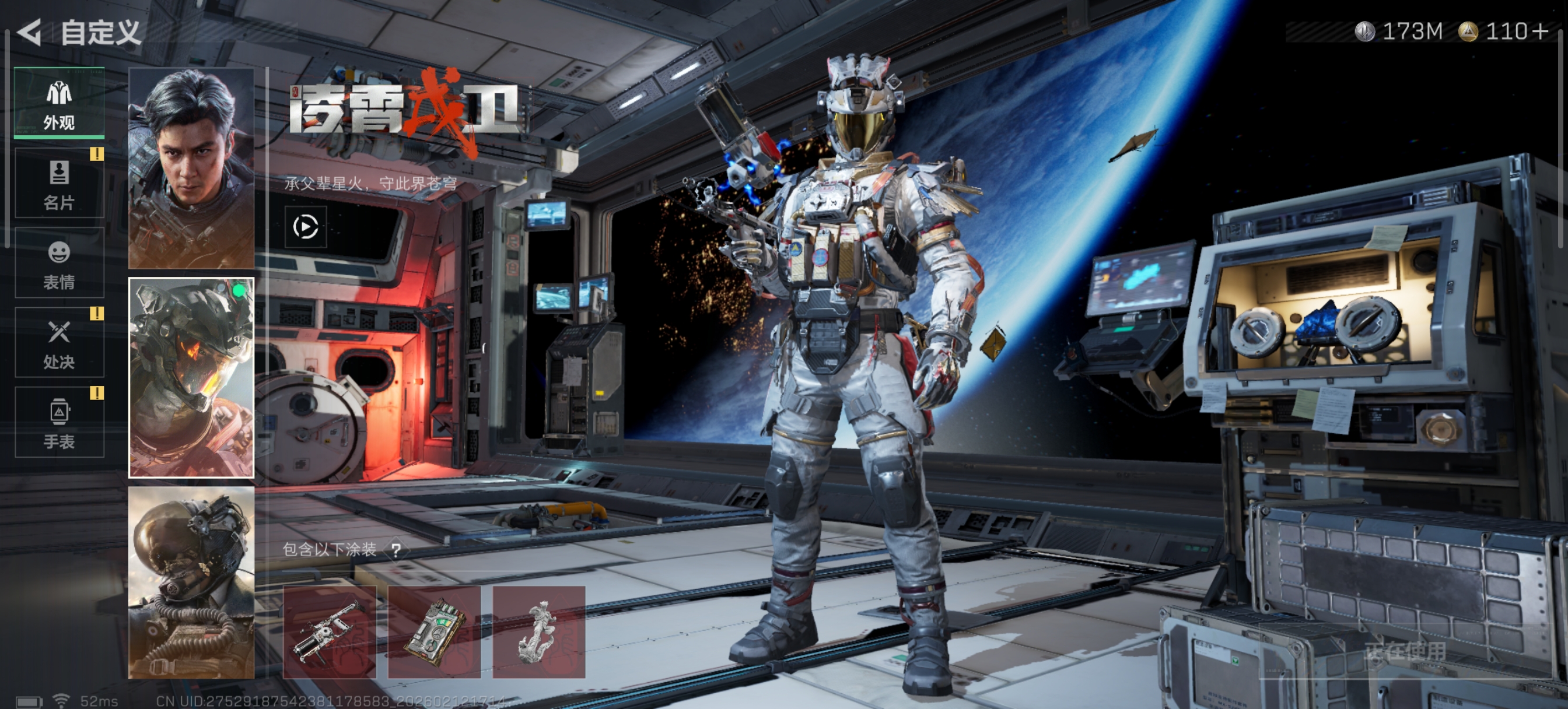Play the skin preview video
The height and width of the screenshot is (709, 1568).
tap(306, 227)
